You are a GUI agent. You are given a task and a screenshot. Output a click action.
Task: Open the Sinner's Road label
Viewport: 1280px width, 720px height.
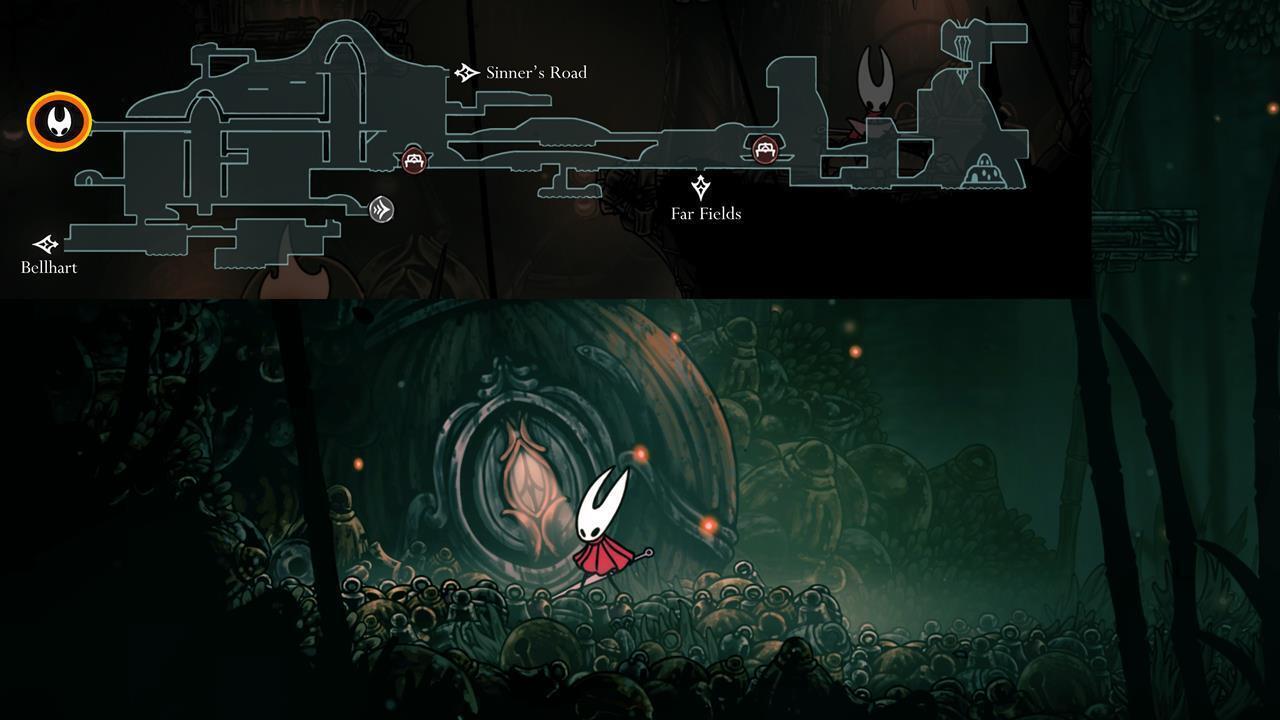(536, 72)
